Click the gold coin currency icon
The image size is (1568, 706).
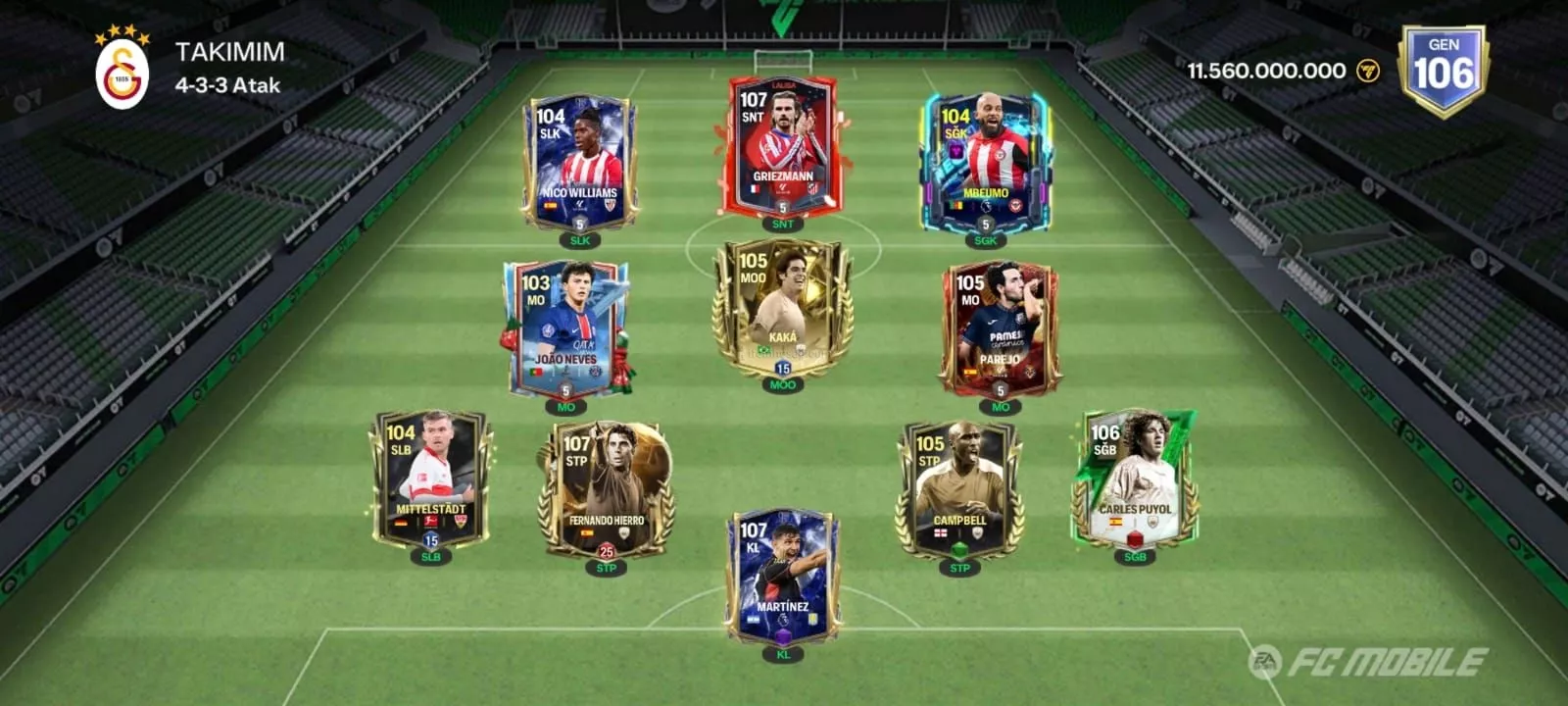[x=1367, y=71]
